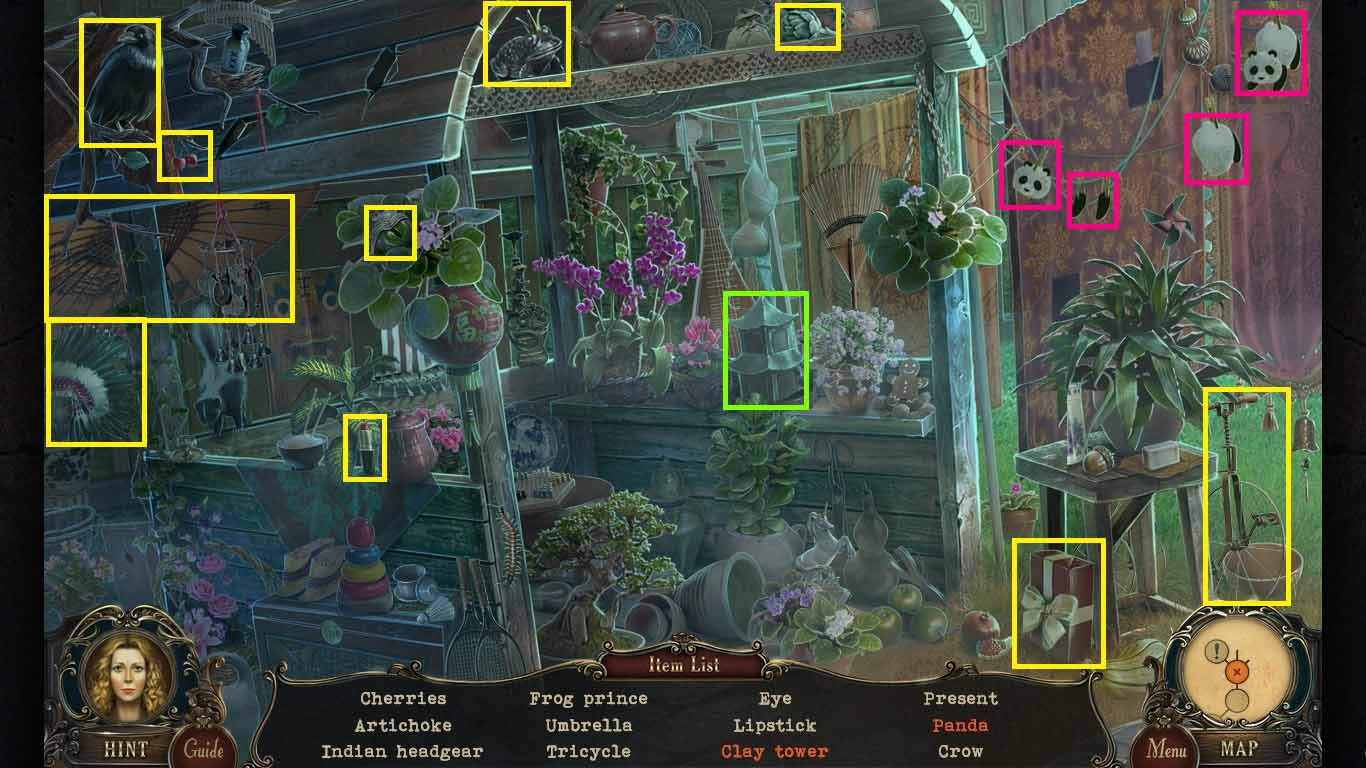Screen dimensions: 1366x768
Task: Click the Item List banner
Action: [683, 663]
